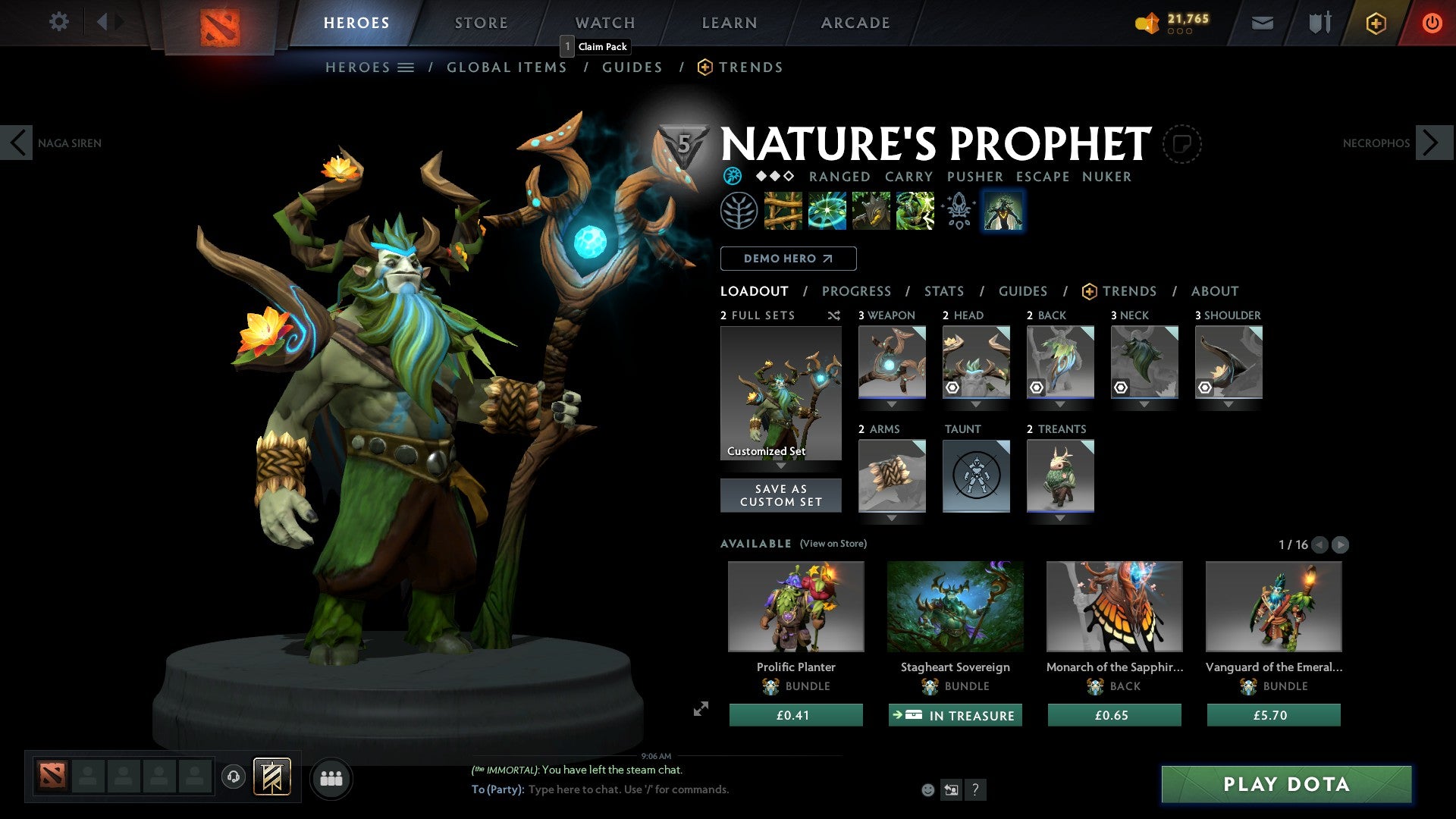Select the Sprout ability icon
The height and width of the screenshot is (819, 1456).
(x=783, y=211)
